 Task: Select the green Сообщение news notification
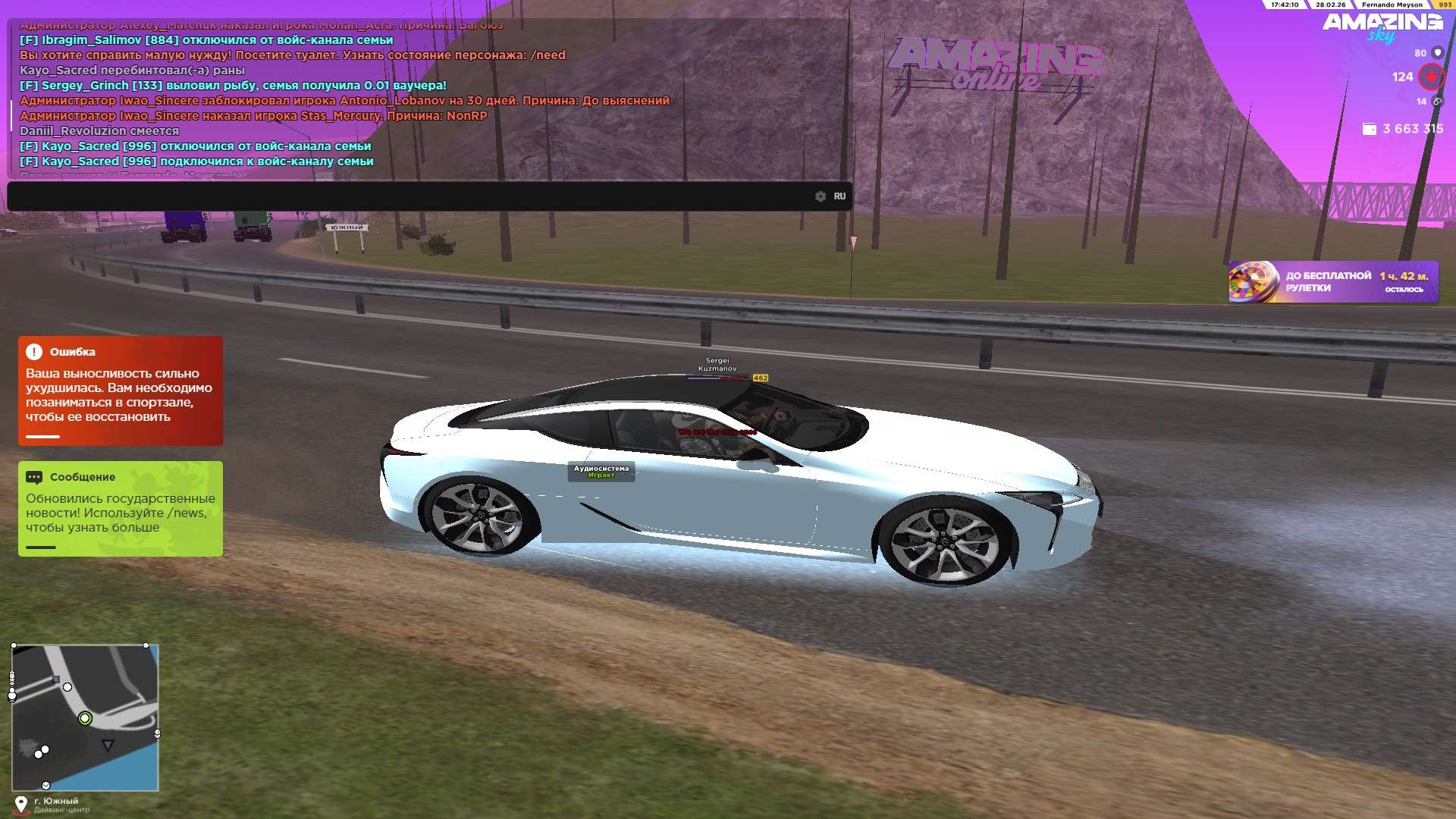click(x=121, y=509)
